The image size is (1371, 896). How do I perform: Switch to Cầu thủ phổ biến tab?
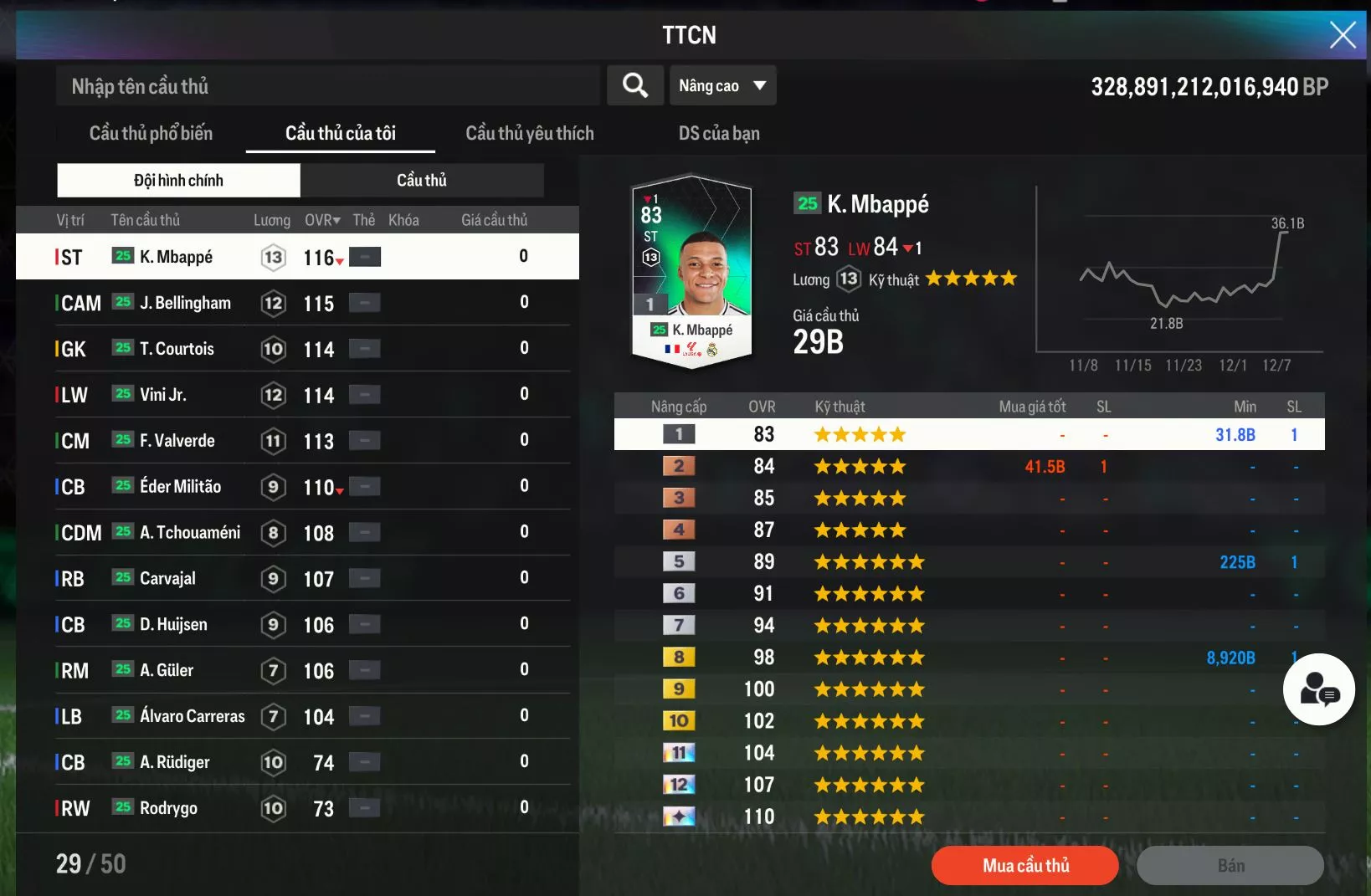151,134
